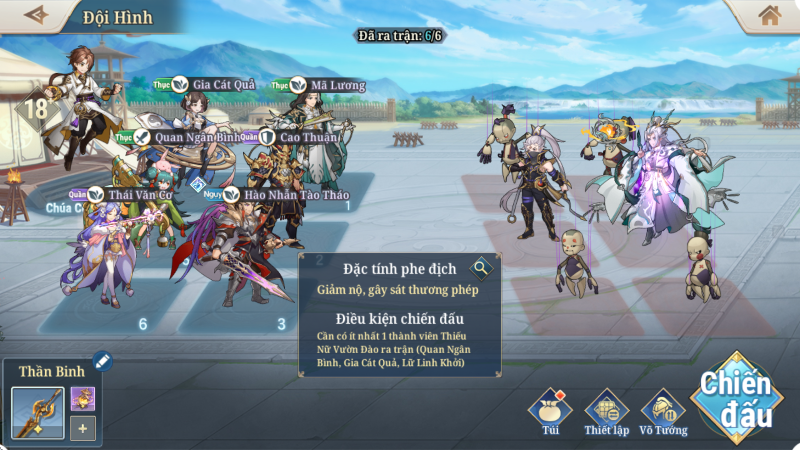This screenshot has width=800, height=450.
Task: Go back using the top-left arrow
Action: 36,15
